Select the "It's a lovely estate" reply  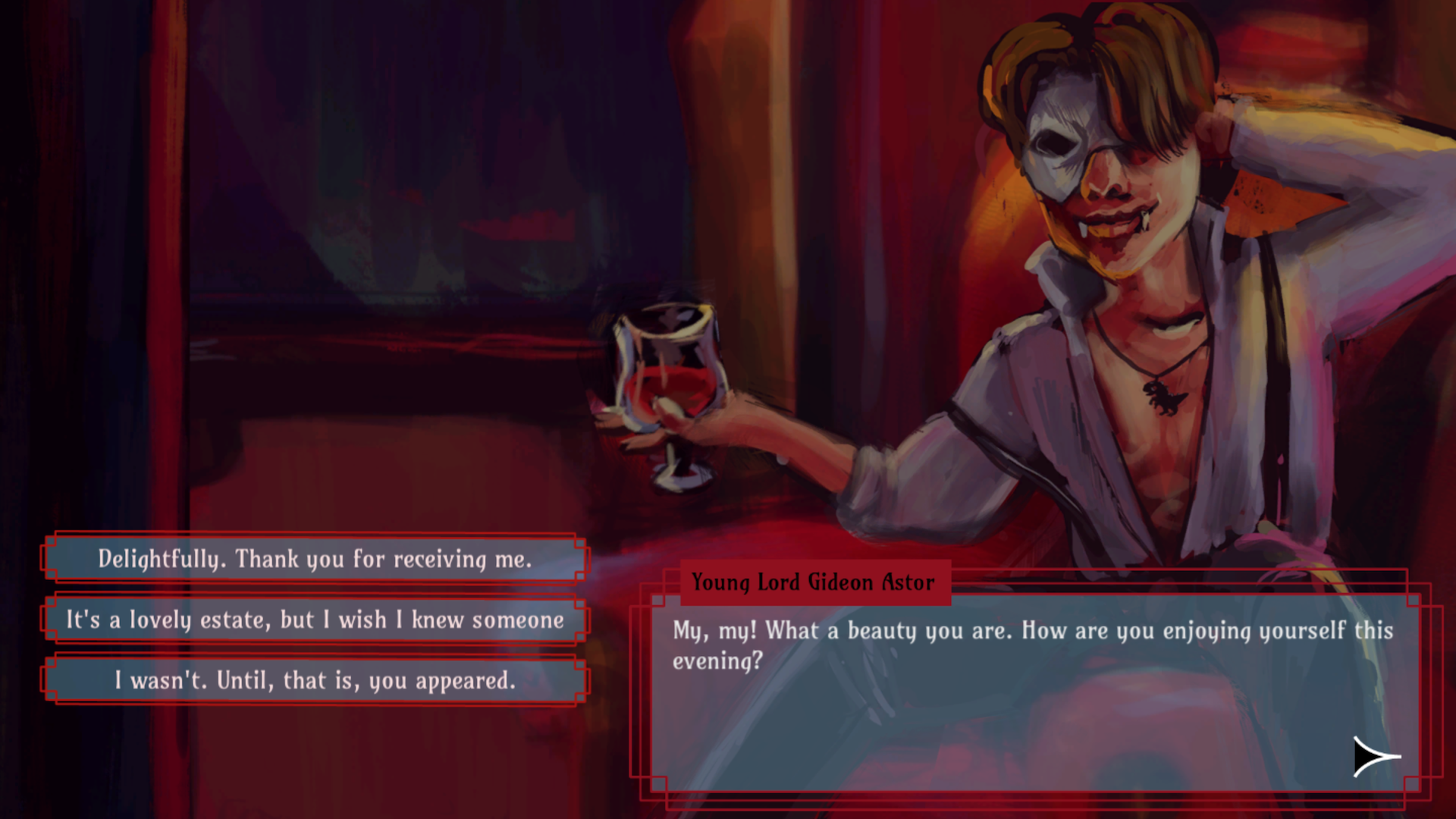tap(315, 620)
